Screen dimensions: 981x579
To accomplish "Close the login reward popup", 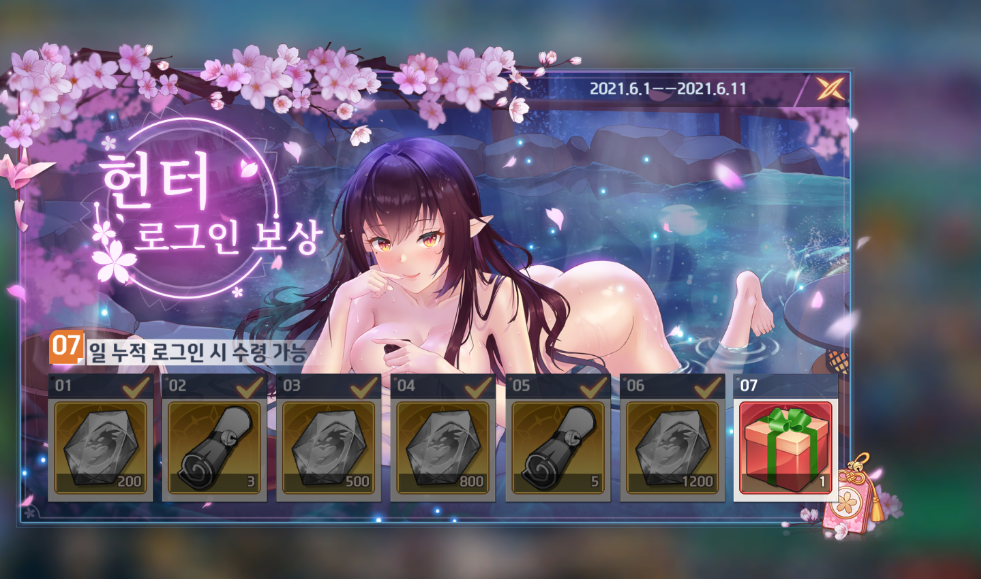I will 829,90.
